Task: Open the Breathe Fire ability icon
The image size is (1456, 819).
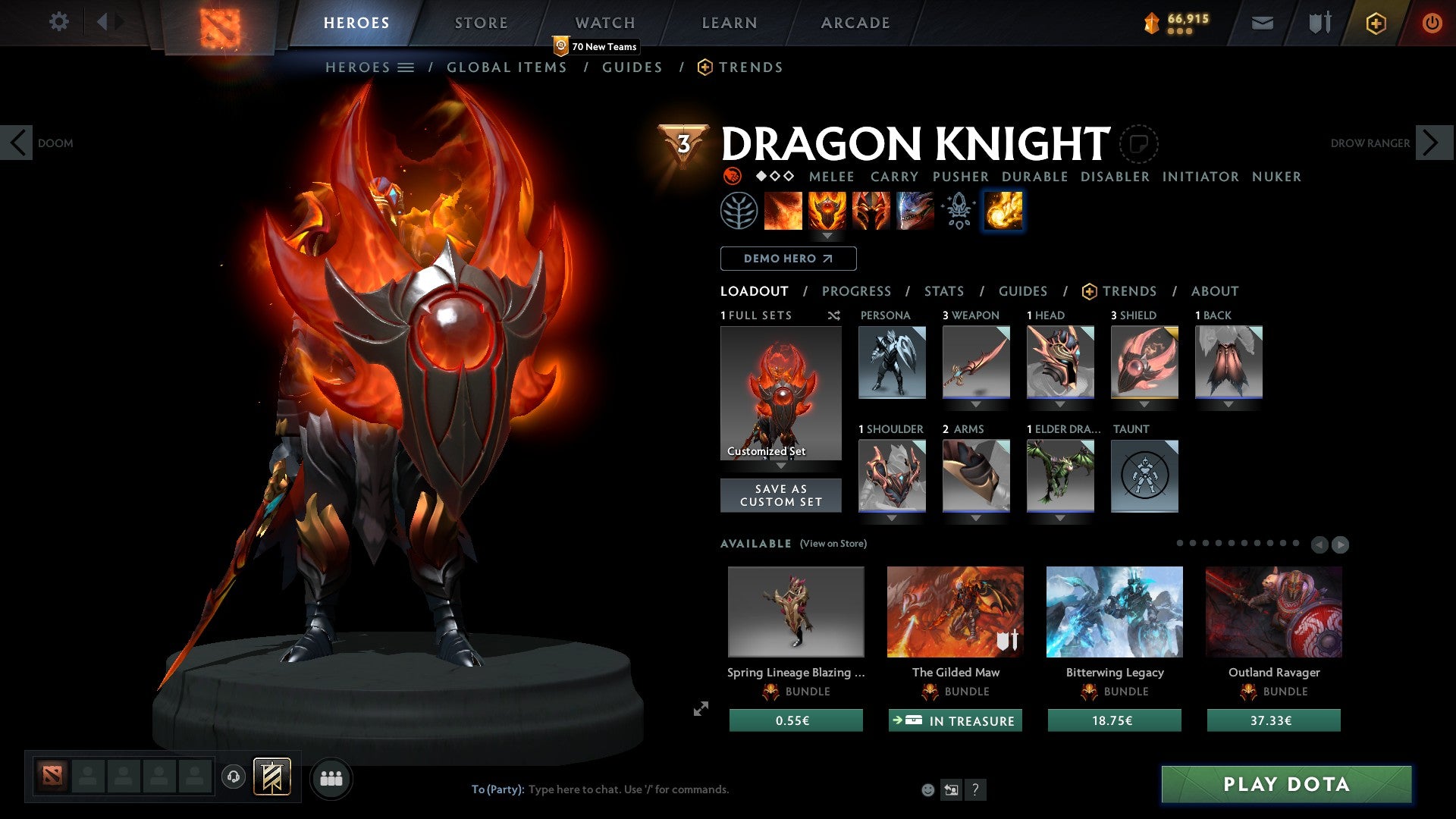Action: pos(783,211)
